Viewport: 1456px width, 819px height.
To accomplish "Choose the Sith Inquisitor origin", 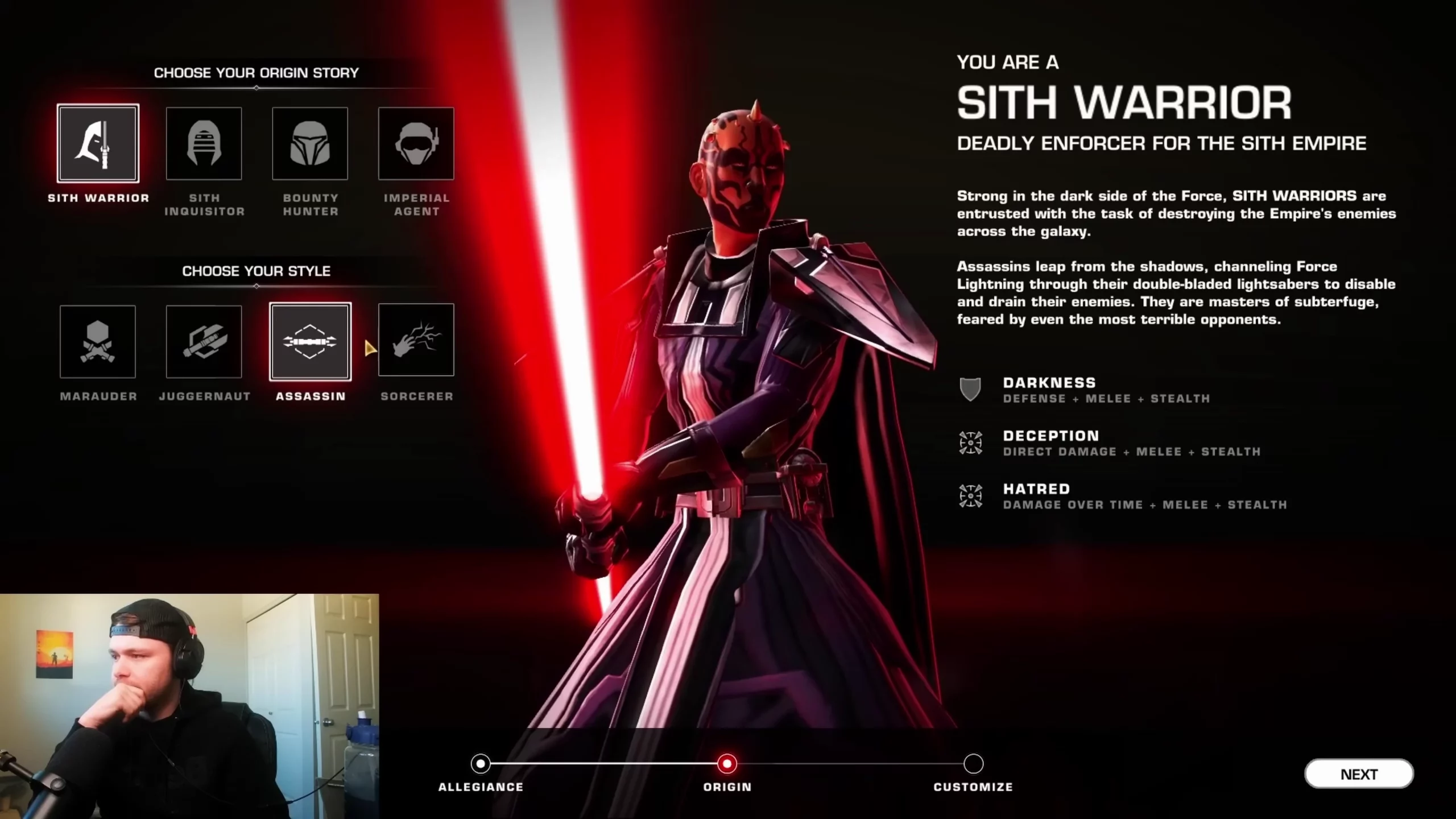I will pos(204,143).
